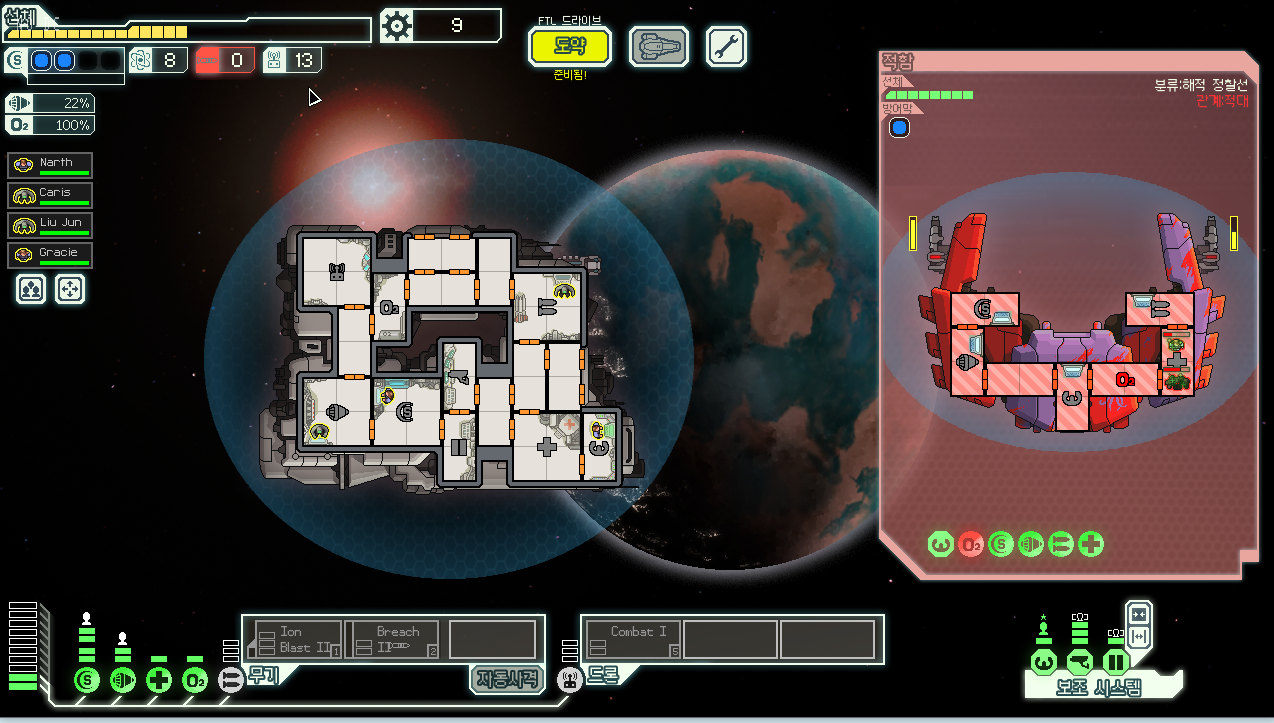Screen dimensions: 1274x723
Task: Select the Breach II missile weapon slot
Action: (392, 639)
